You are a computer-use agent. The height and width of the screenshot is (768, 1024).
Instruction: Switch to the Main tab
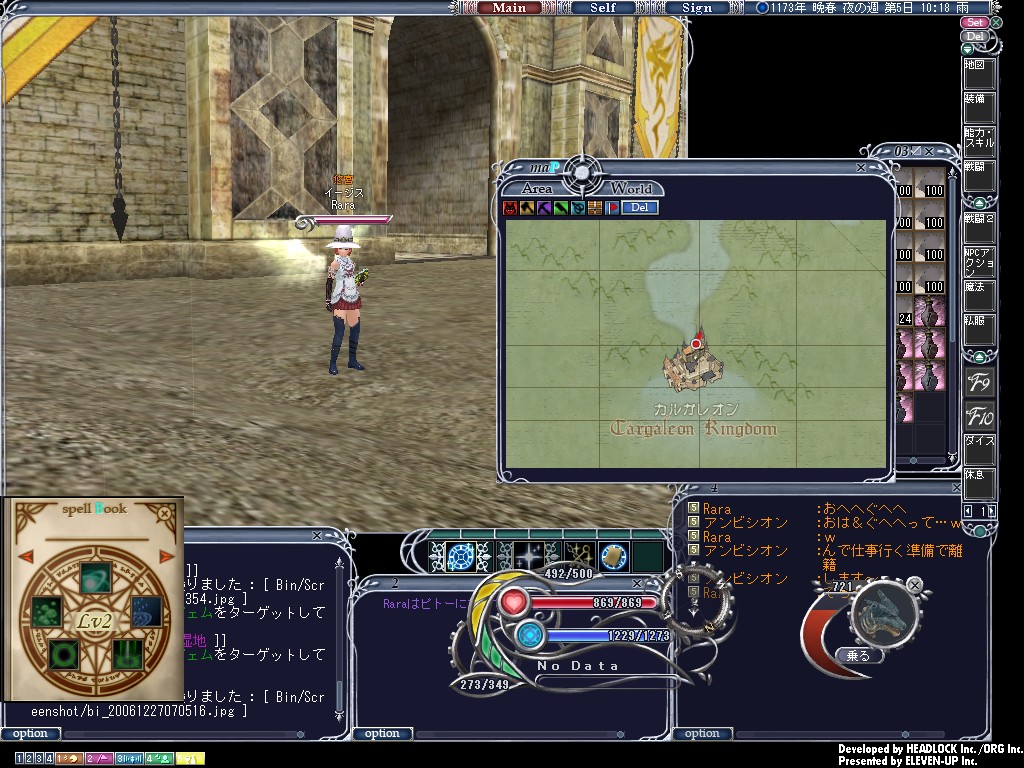coord(509,8)
